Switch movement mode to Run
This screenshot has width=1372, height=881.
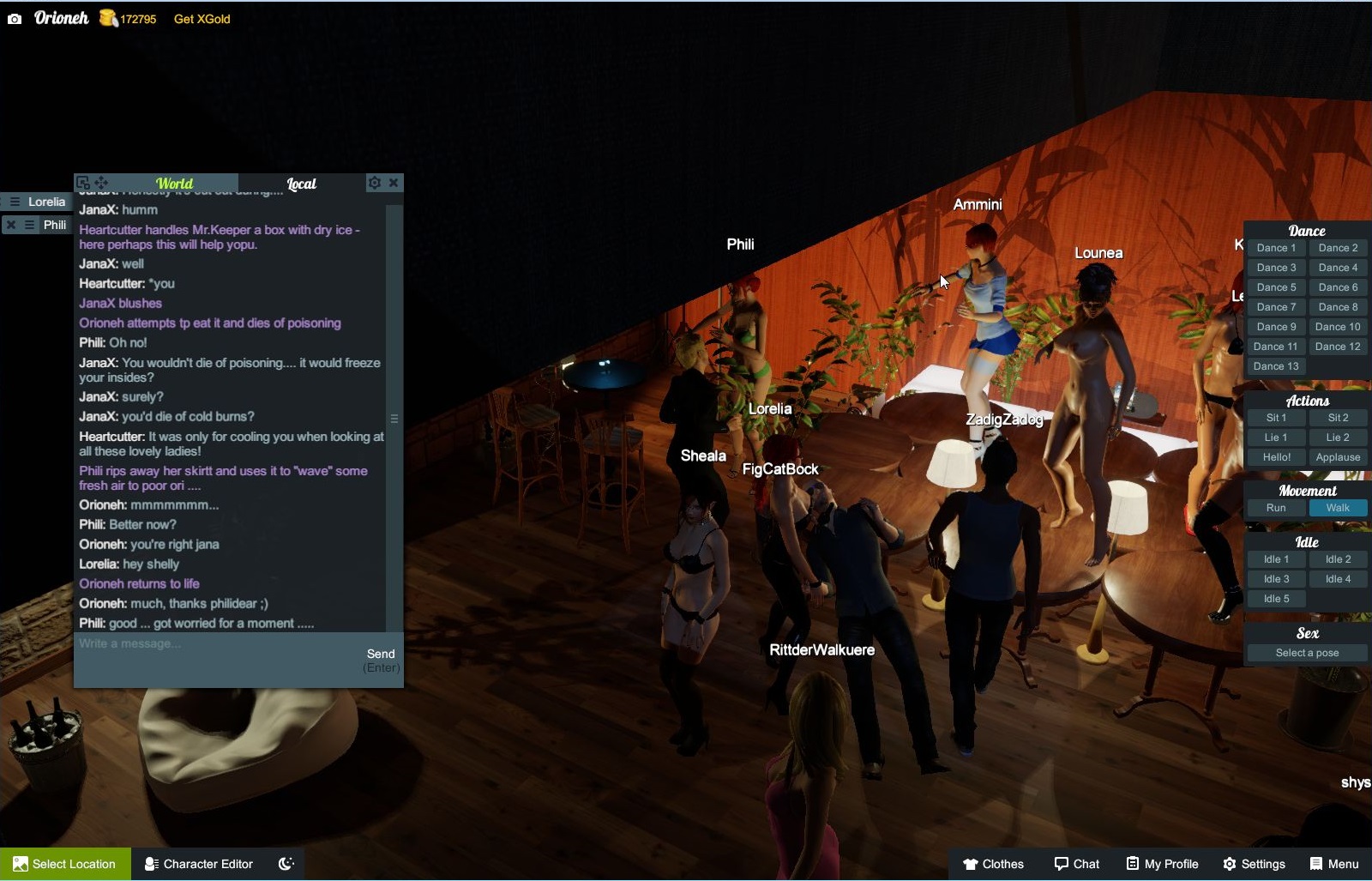[1275, 508]
